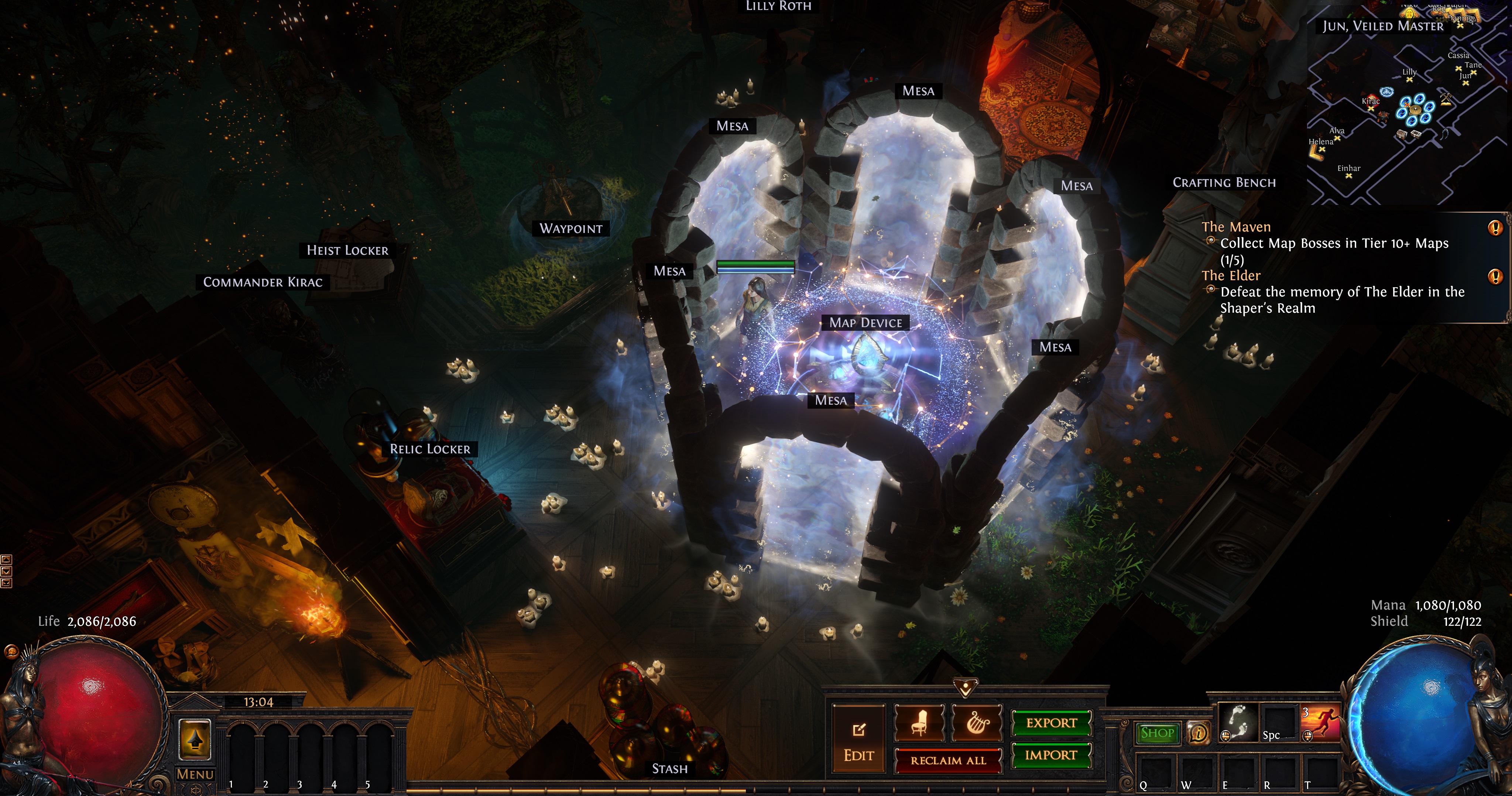Screen dimensions: 1512x796
Task: Click The Maven quest exclamation icon
Action: (x=1495, y=228)
